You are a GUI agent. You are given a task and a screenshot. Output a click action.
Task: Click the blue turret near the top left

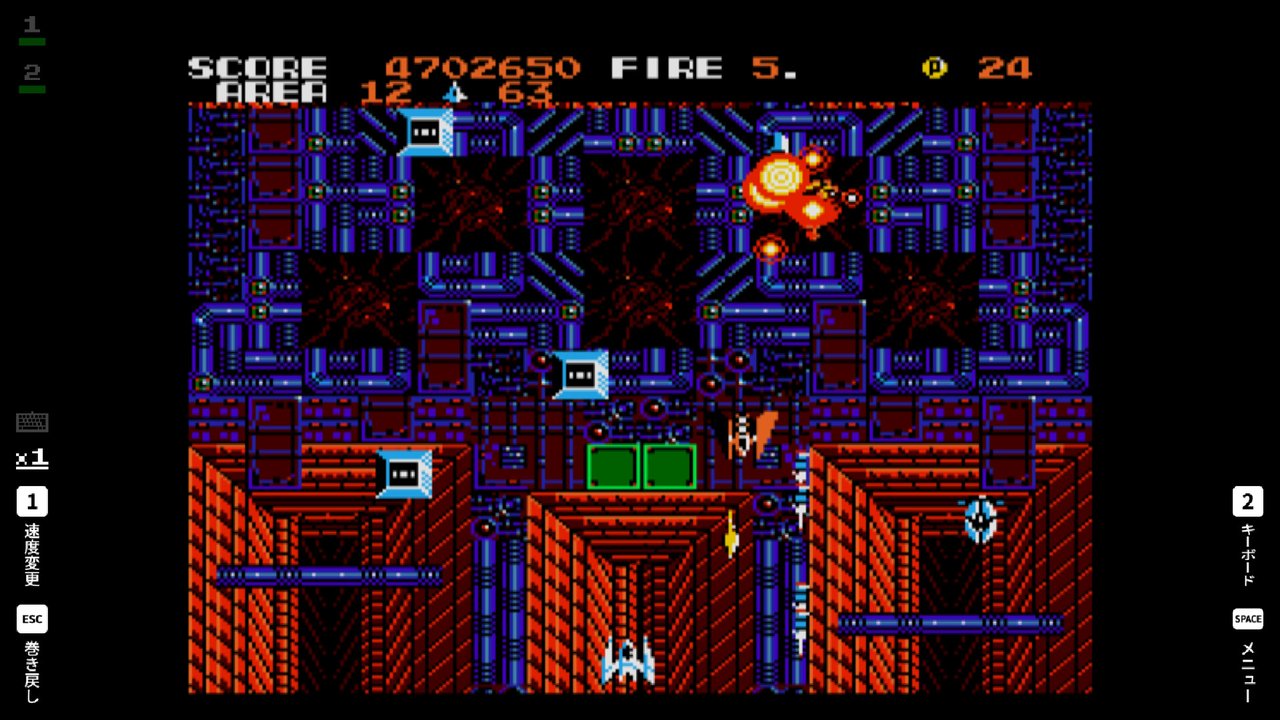click(424, 131)
